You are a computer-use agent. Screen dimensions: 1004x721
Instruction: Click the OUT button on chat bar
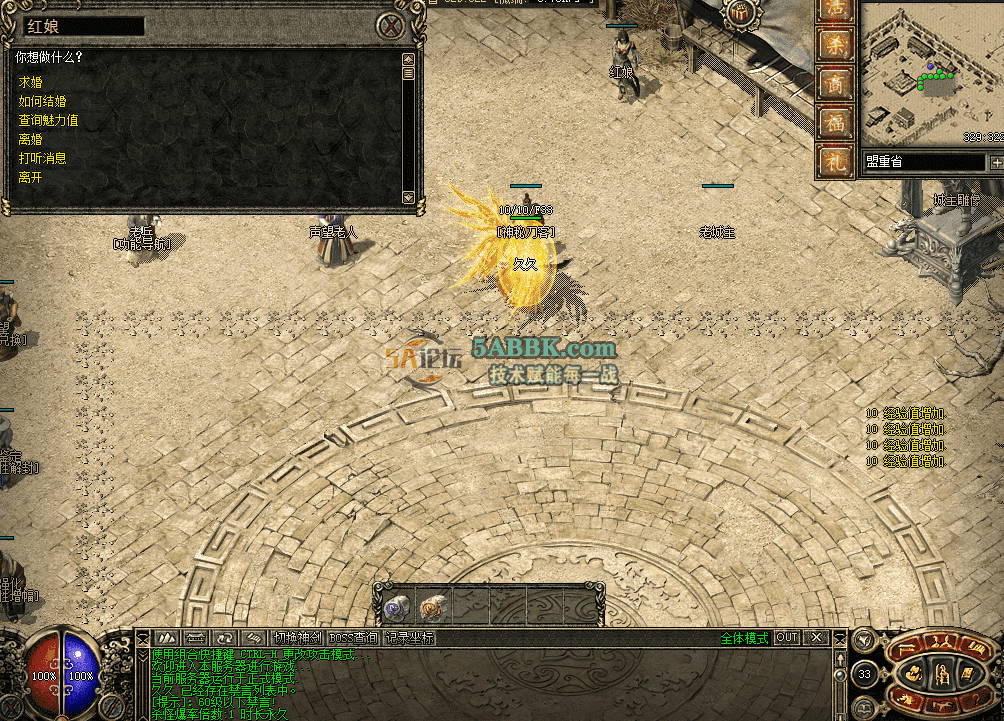(x=787, y=638)
